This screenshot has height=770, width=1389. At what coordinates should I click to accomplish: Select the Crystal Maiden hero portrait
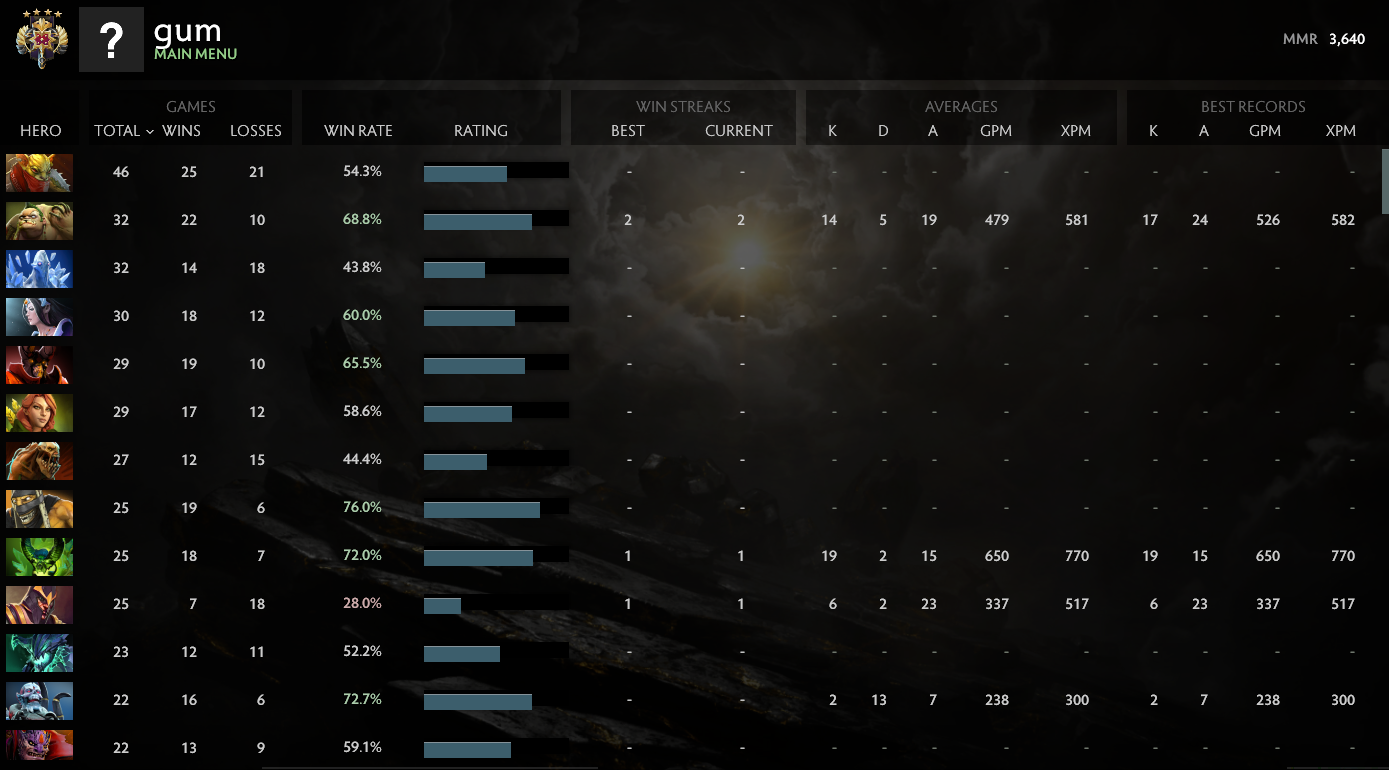pos(39,268)
